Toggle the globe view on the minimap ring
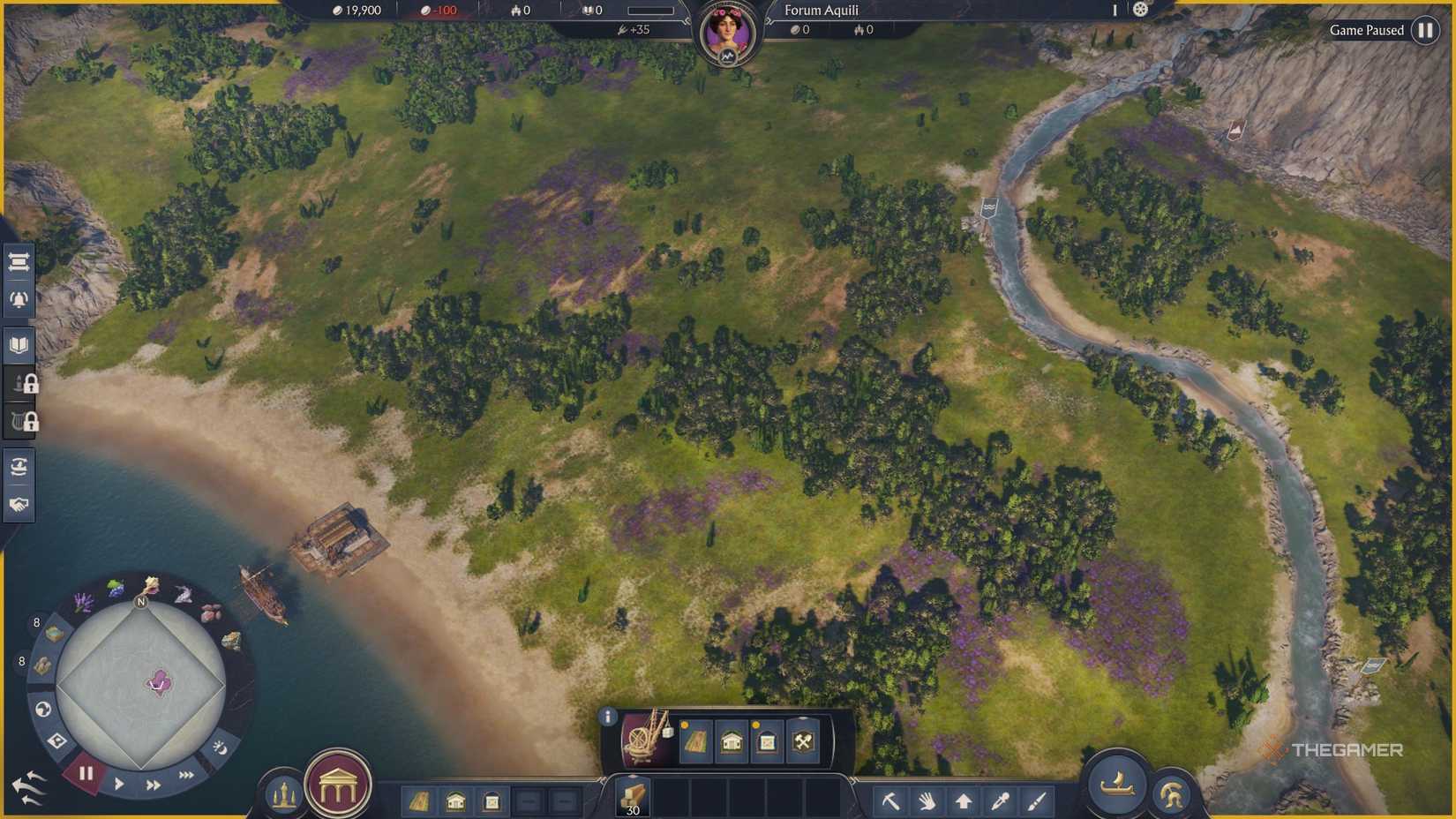Image resolution: width=1456 pixels, height=819 pixels. pos(42,707)
